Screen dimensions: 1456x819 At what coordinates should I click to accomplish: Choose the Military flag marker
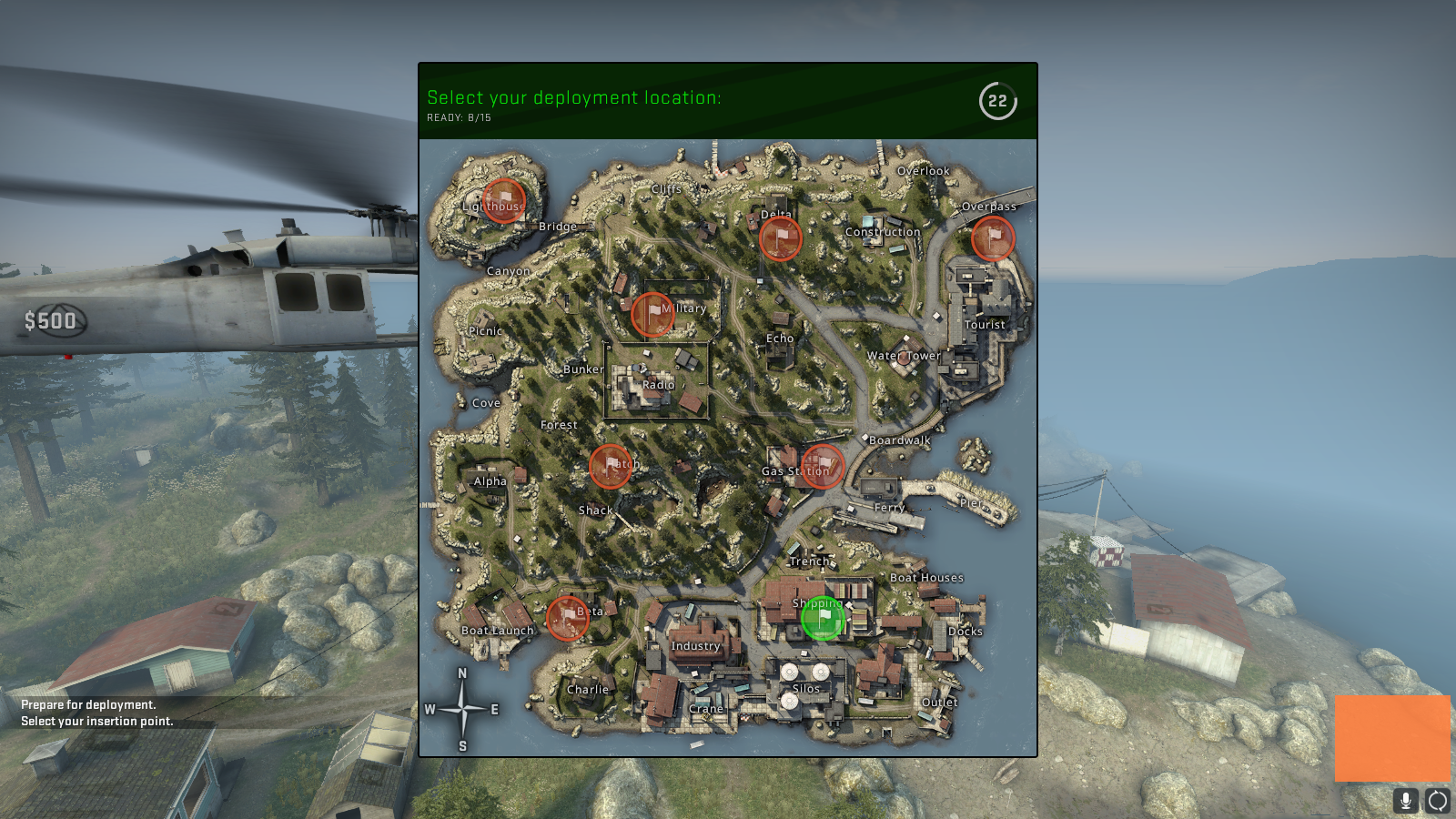coord(653,314)
